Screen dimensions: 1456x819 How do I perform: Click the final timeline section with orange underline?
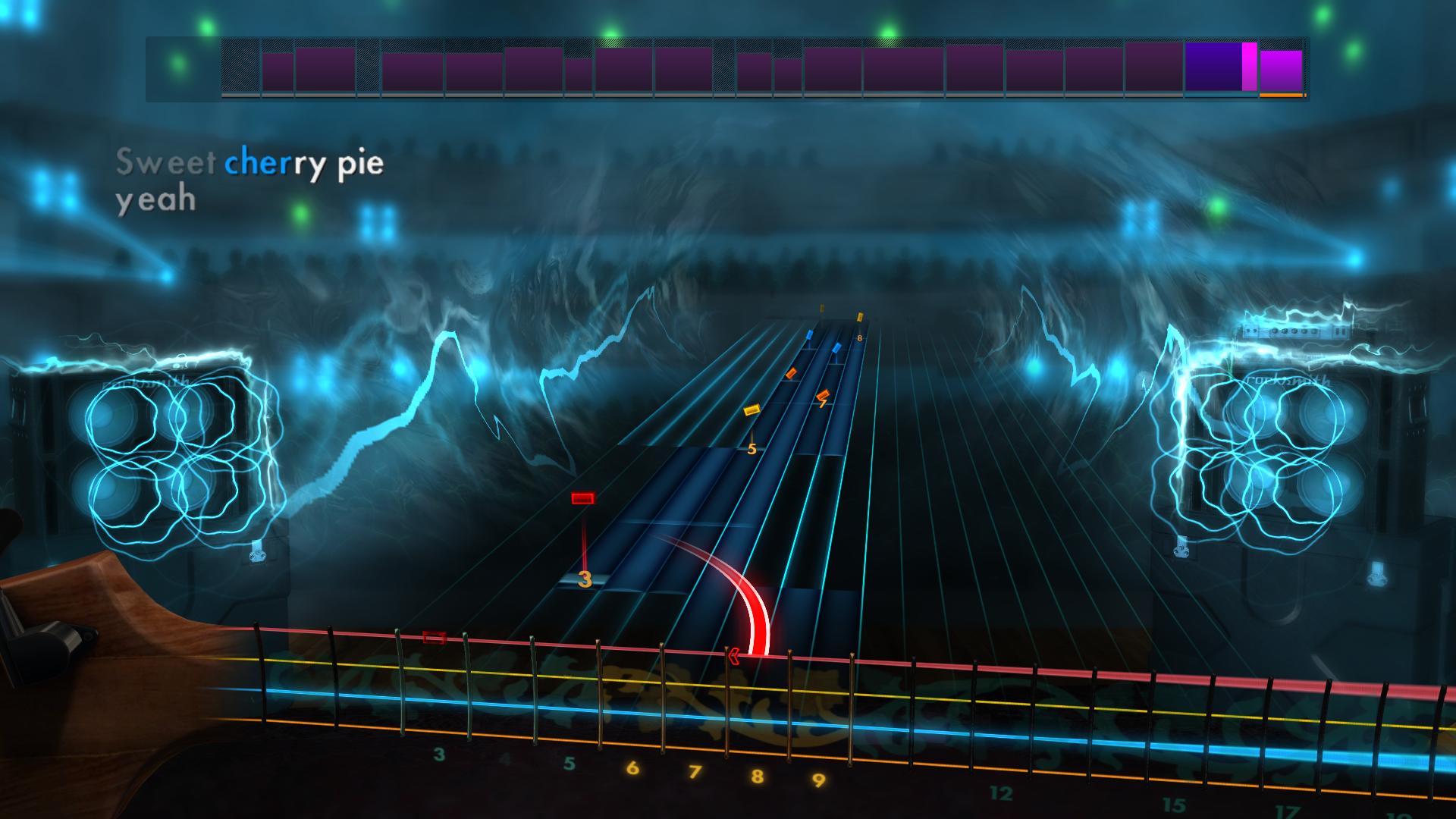[x=1281, y=70]
